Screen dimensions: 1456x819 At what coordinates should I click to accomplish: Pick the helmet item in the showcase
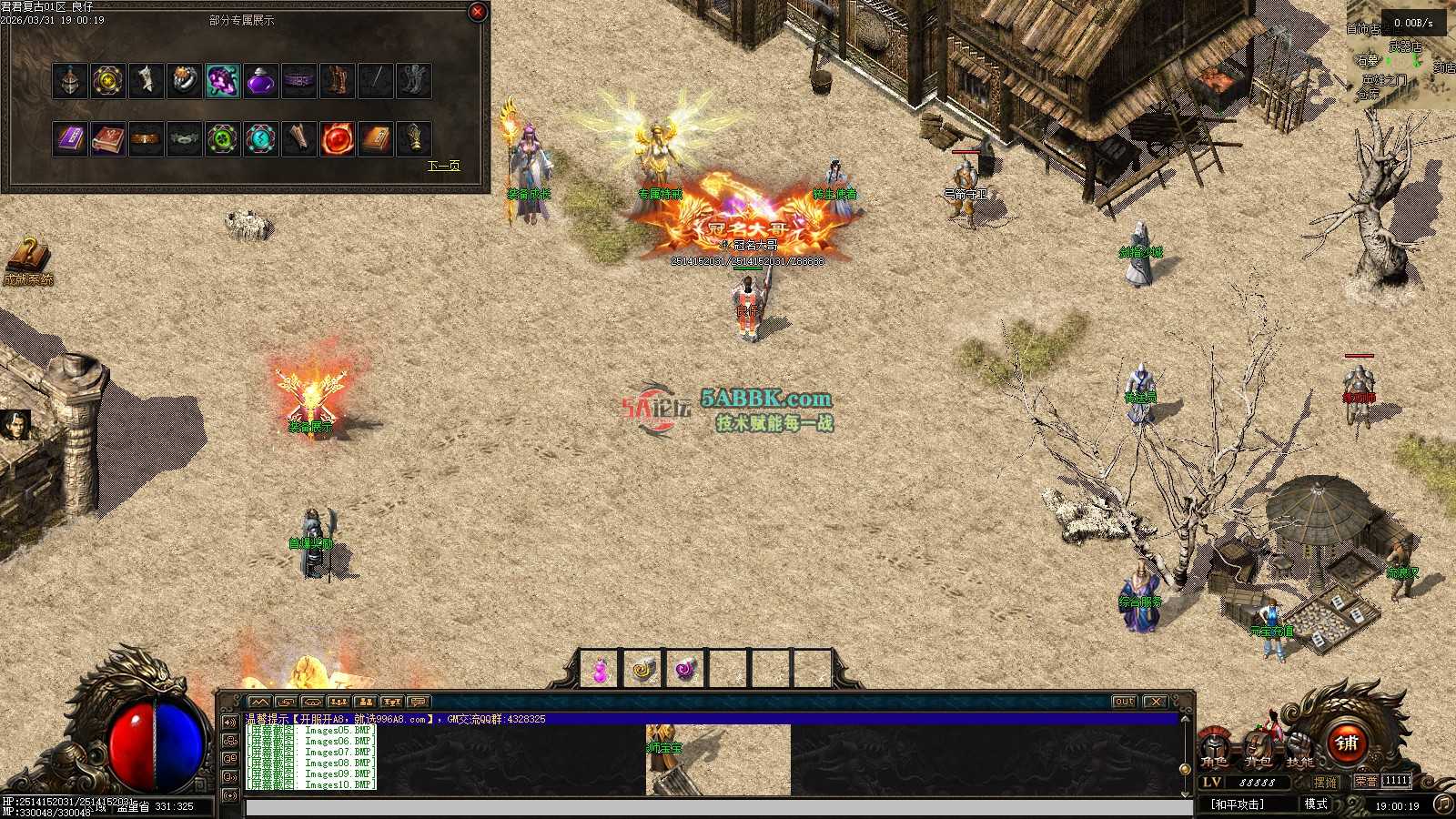[70, 81]
